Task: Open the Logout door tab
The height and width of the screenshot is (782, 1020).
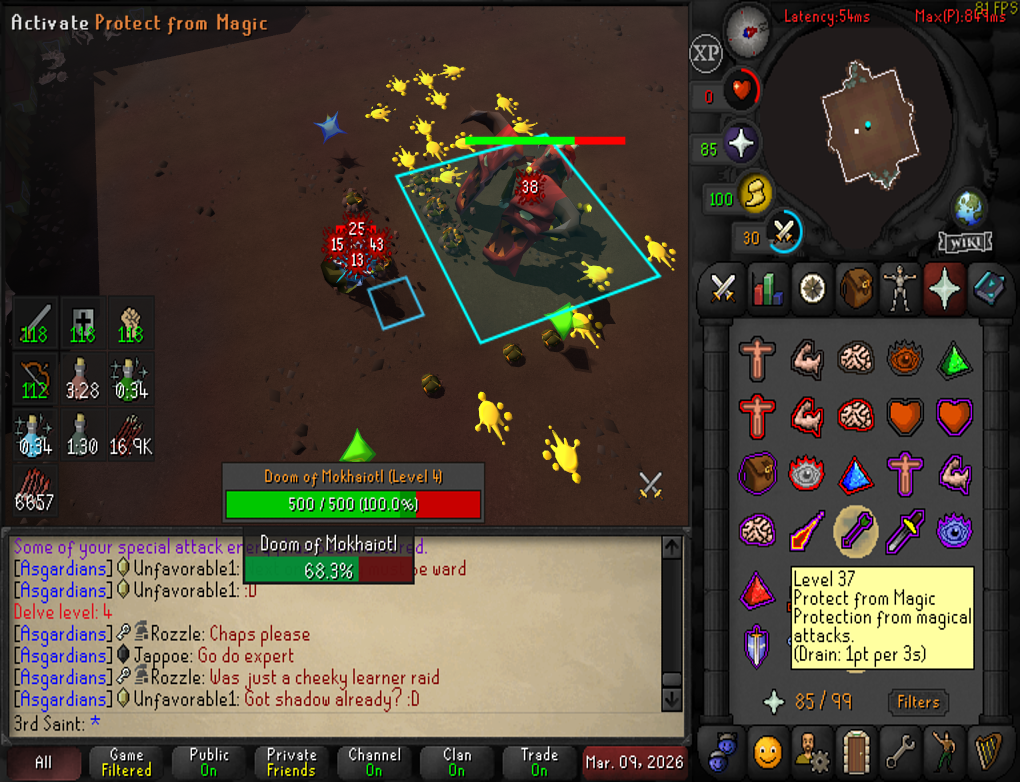Action: click(857, 748)
